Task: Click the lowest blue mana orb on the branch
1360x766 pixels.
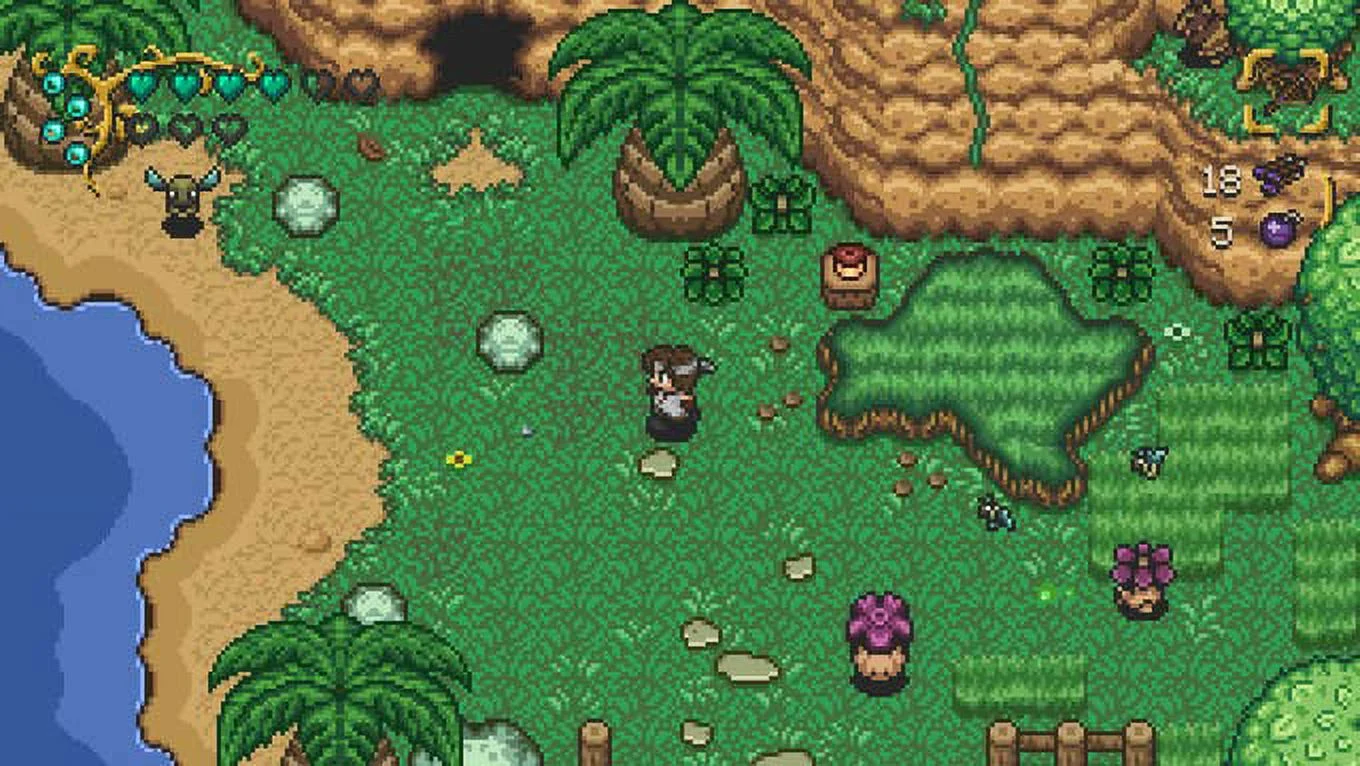Action: 75,154
